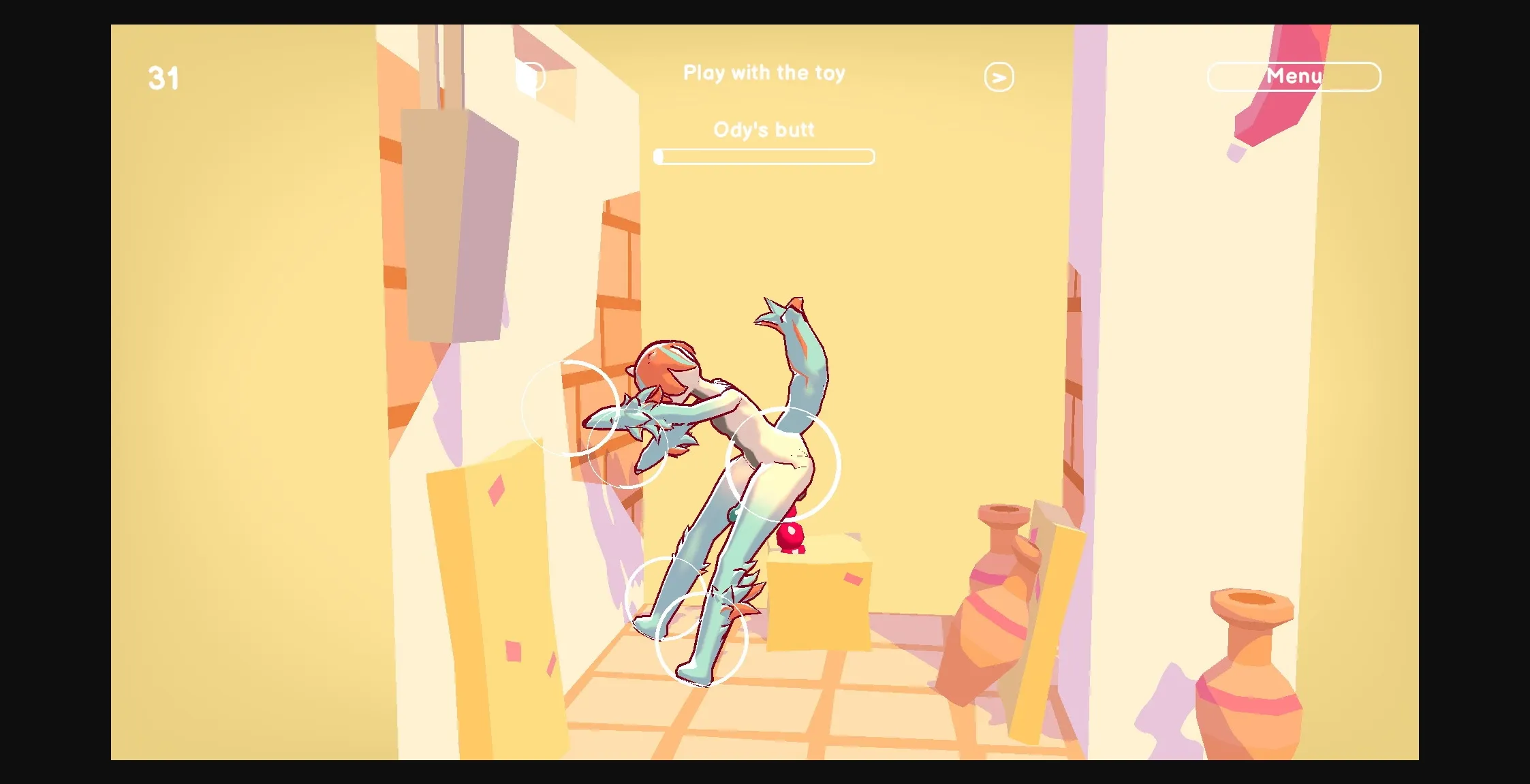The image size is (1530, 784).
Task: Click the white page icon at the top
Action: (x=531, y=77)
